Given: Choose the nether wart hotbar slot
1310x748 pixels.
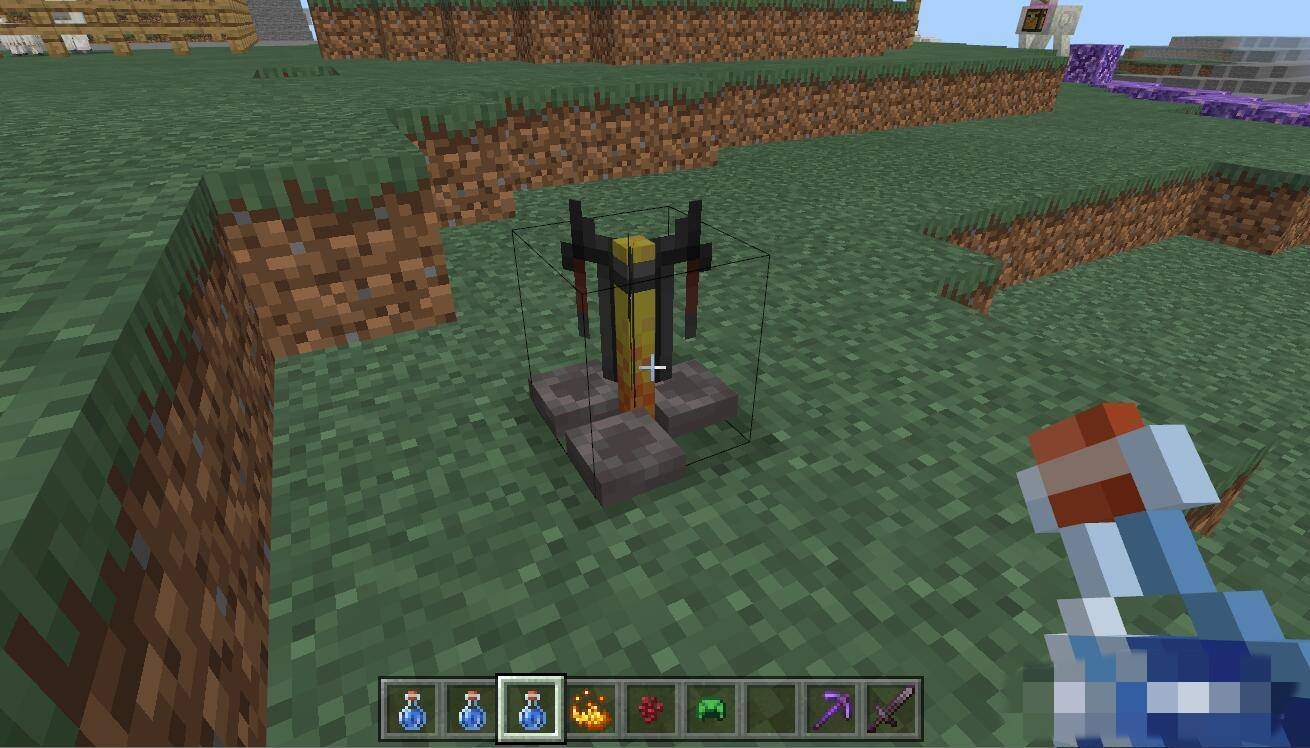Looking at the screenshot, I should click(x=650, y=710).
